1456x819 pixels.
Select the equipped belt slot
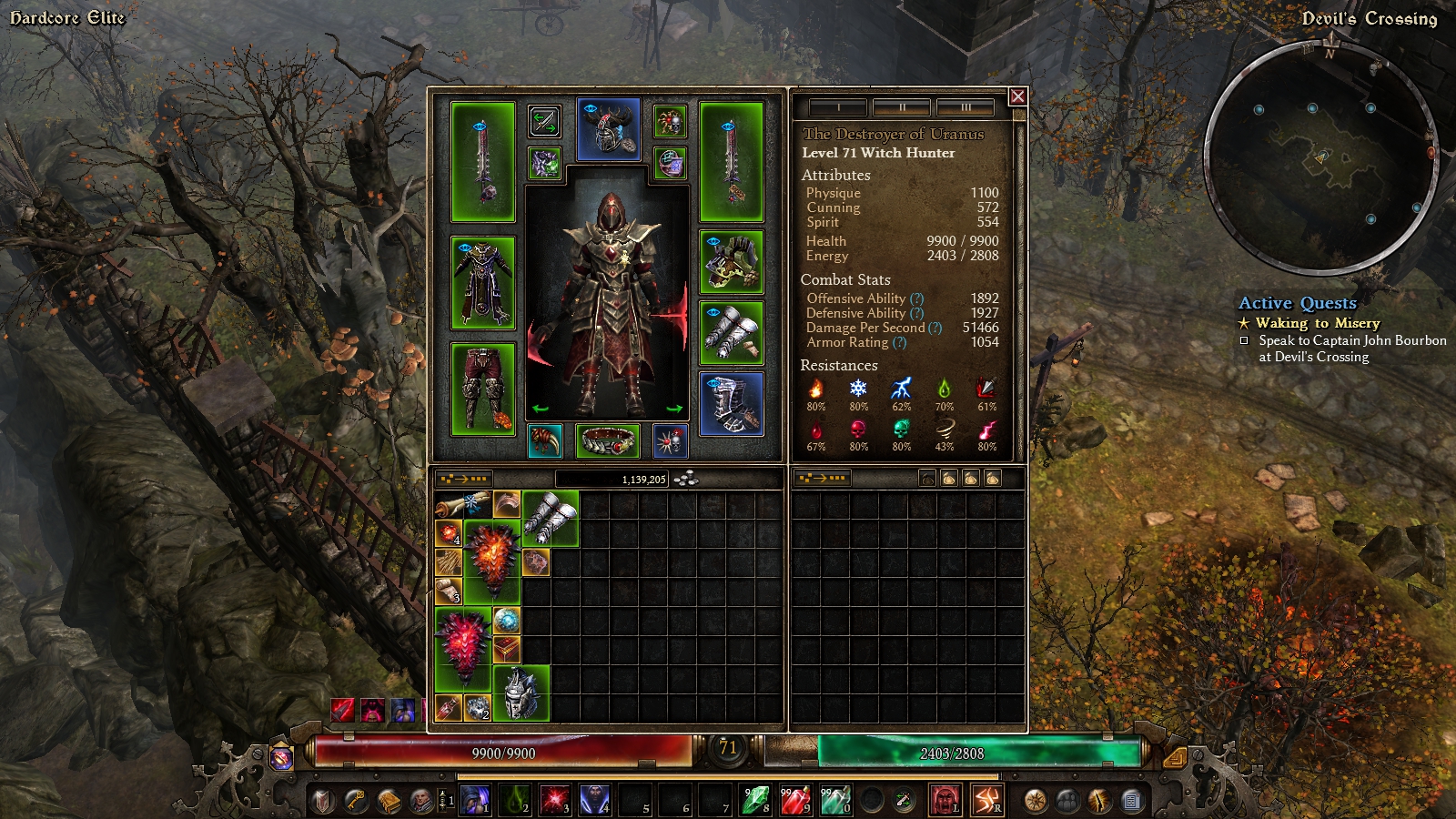click(x=608, y=441)
